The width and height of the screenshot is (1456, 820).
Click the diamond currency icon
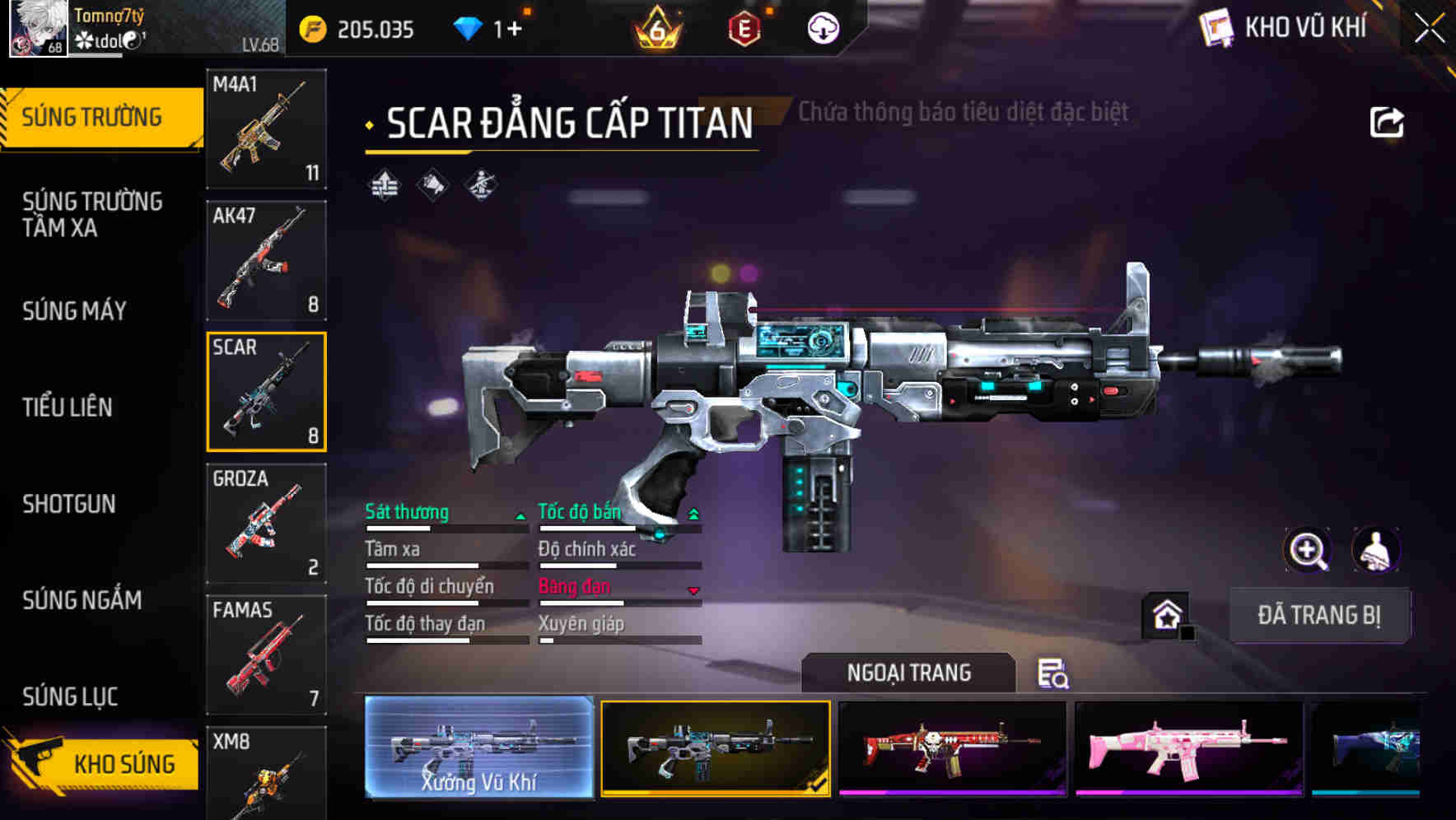469,27
